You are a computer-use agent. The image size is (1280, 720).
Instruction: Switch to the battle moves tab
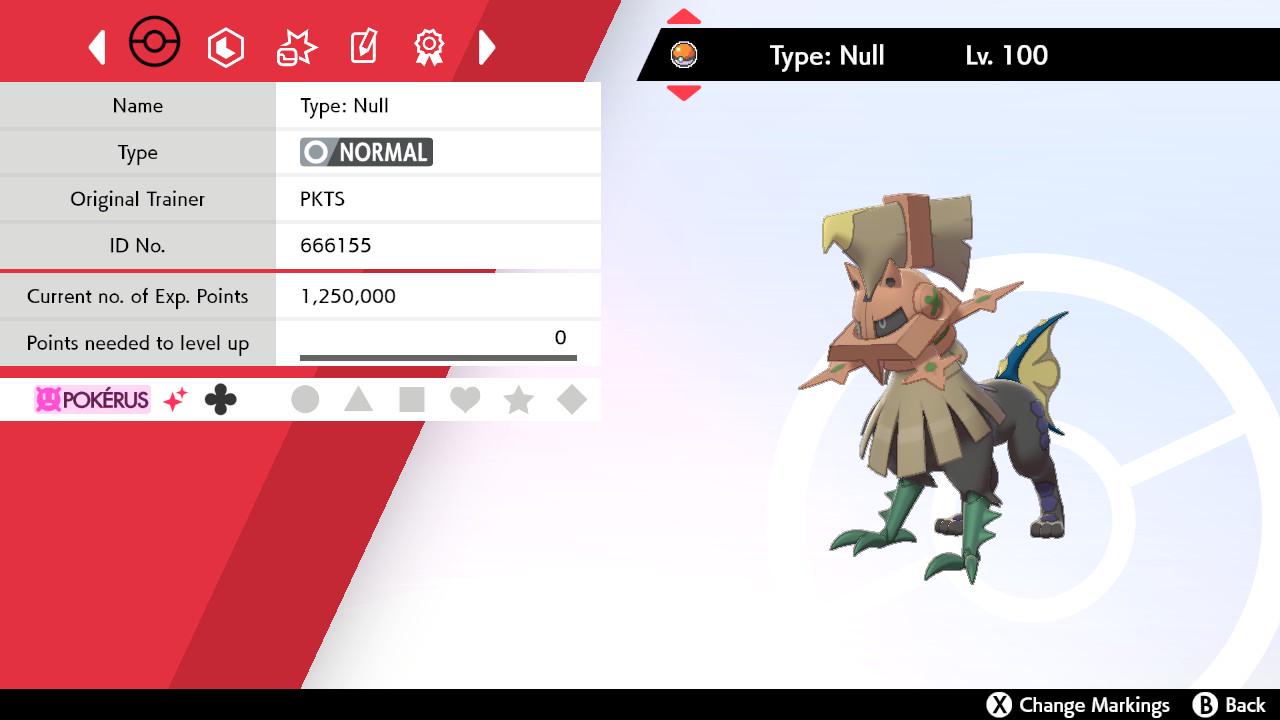296,47
